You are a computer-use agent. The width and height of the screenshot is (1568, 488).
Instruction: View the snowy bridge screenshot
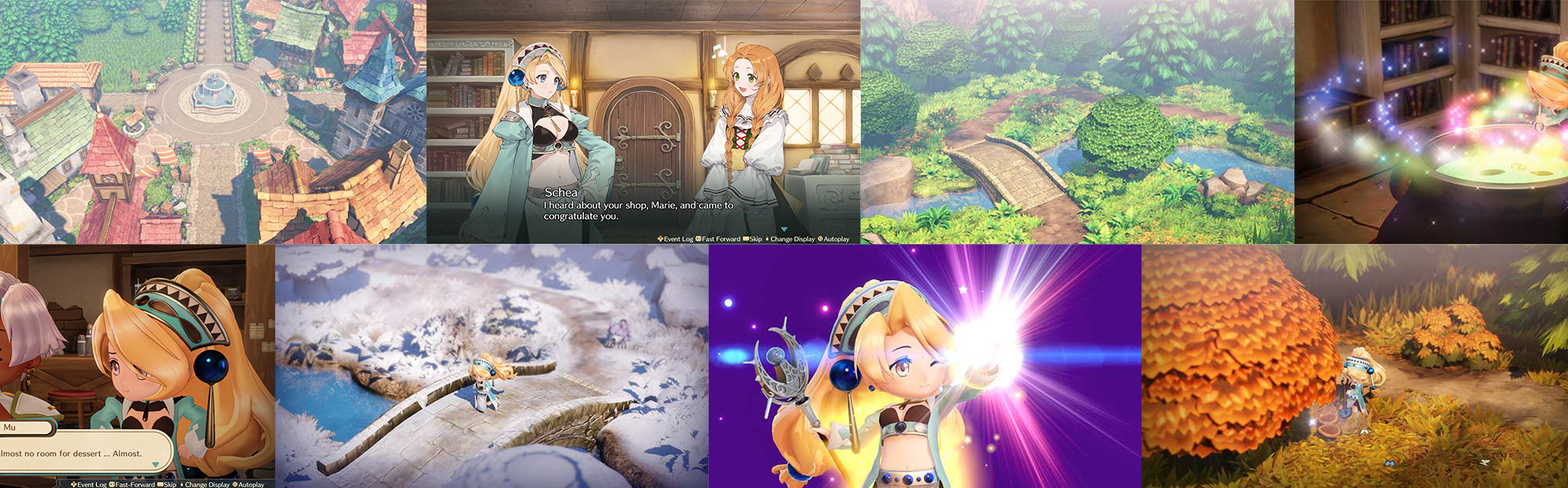coord(492,366)
